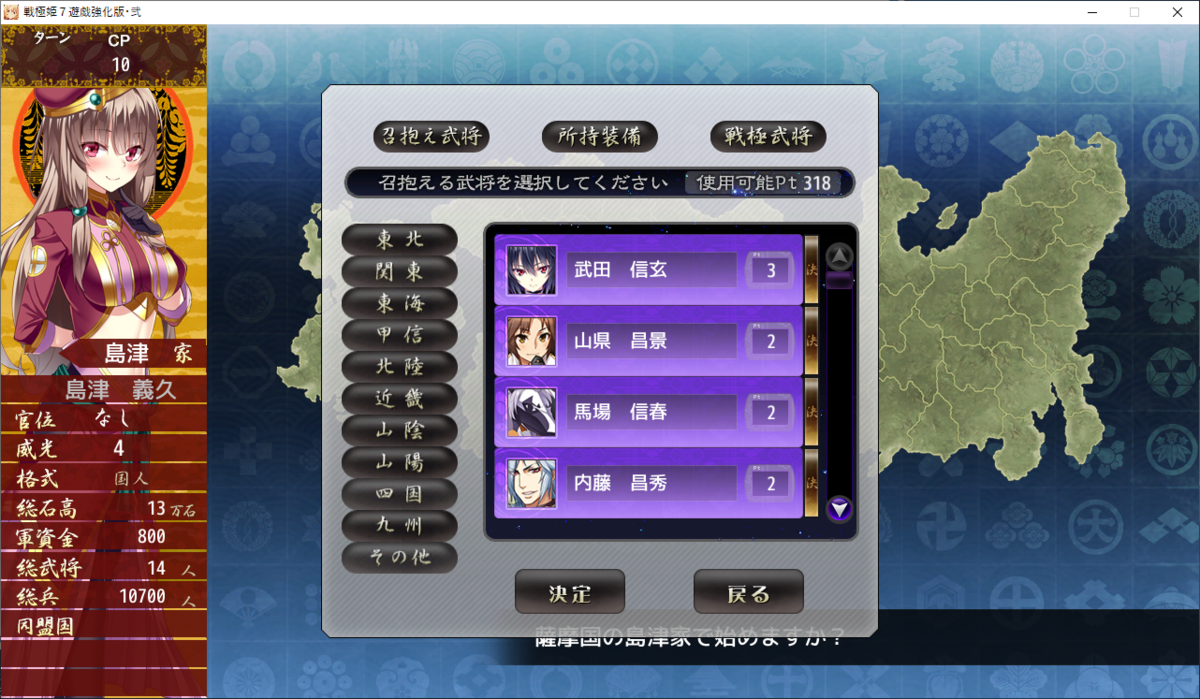The image size is (1200, 699).
Task: Click the list's scroll-down arrow
Action: [x=840, y=510]
